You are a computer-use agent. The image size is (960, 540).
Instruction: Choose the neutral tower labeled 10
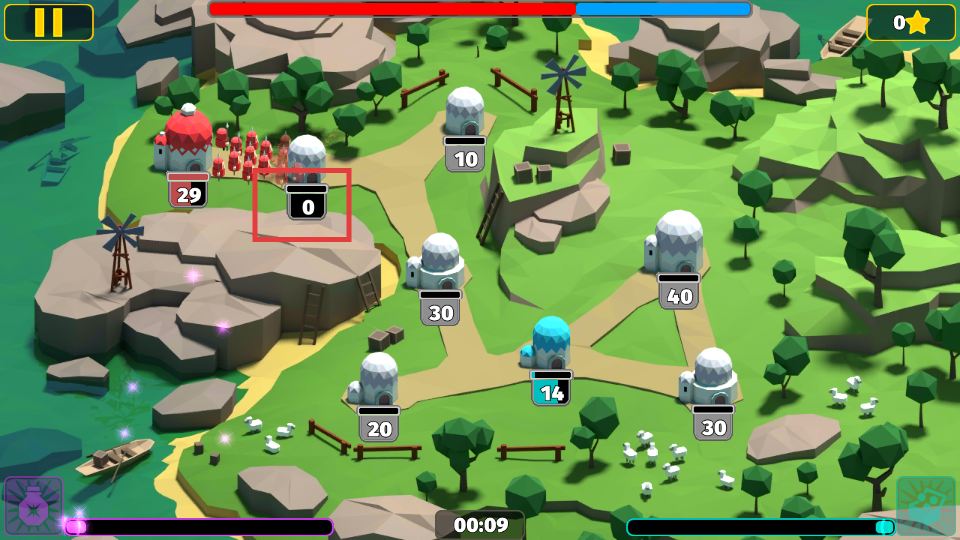464,115
